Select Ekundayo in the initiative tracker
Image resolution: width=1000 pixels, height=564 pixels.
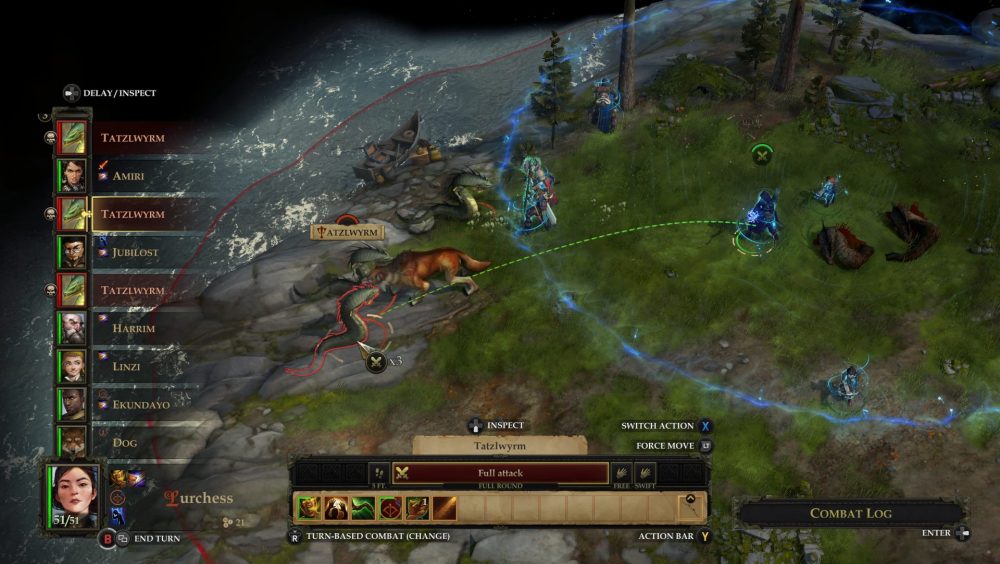point(72,403)
